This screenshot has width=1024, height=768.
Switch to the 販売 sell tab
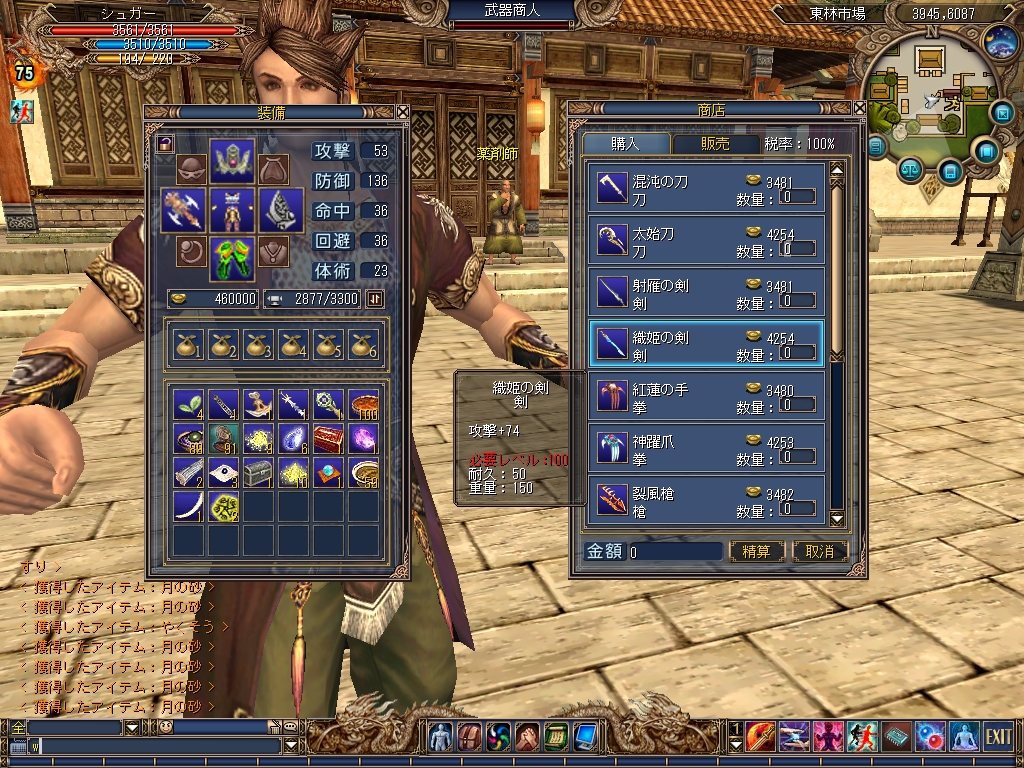[715, 144]
